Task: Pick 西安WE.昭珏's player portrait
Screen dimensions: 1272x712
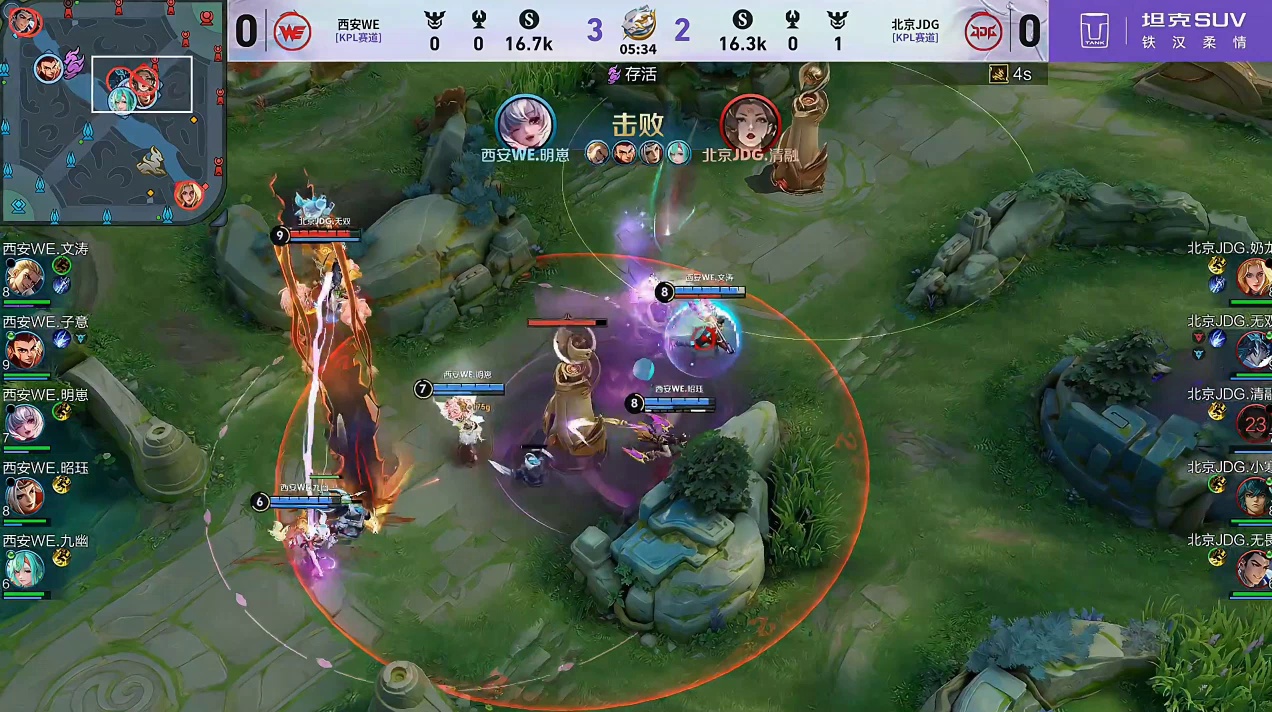Action: point(25,496)
